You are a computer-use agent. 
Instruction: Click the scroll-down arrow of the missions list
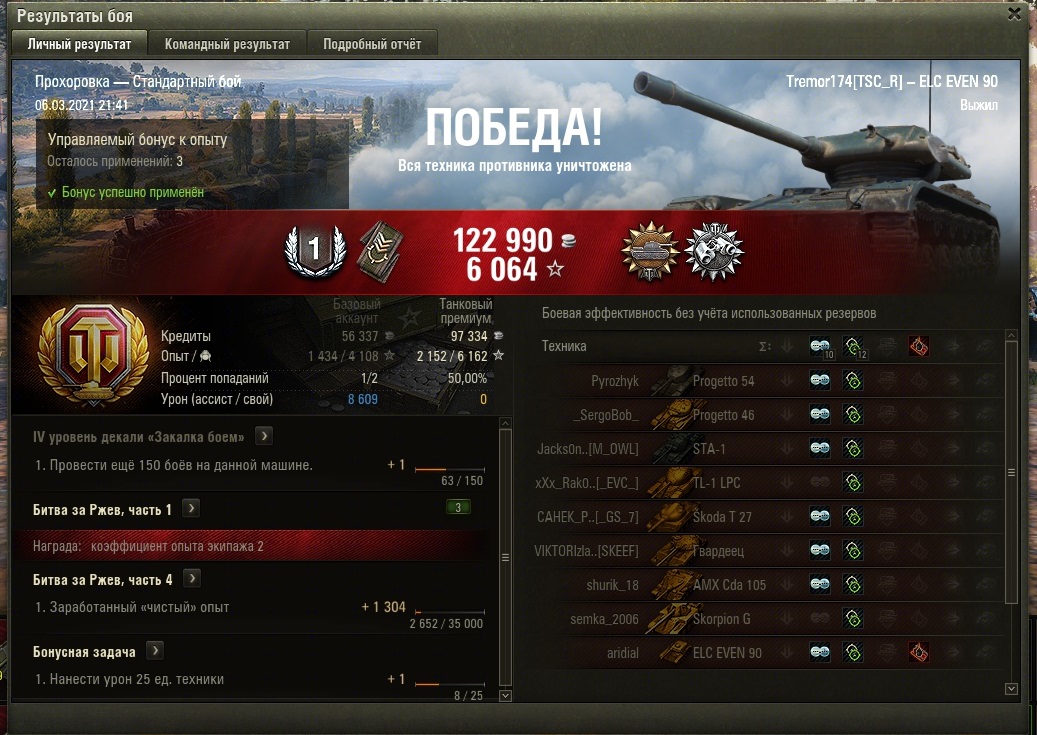click(x=505, y=696)
